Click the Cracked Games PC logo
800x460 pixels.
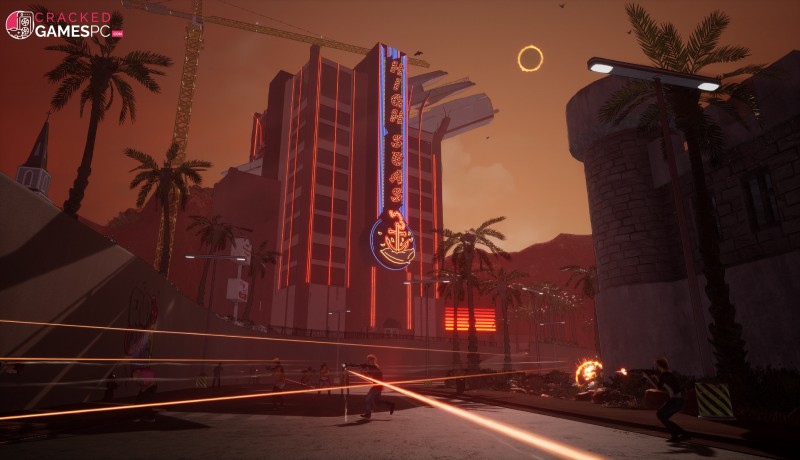62,25
